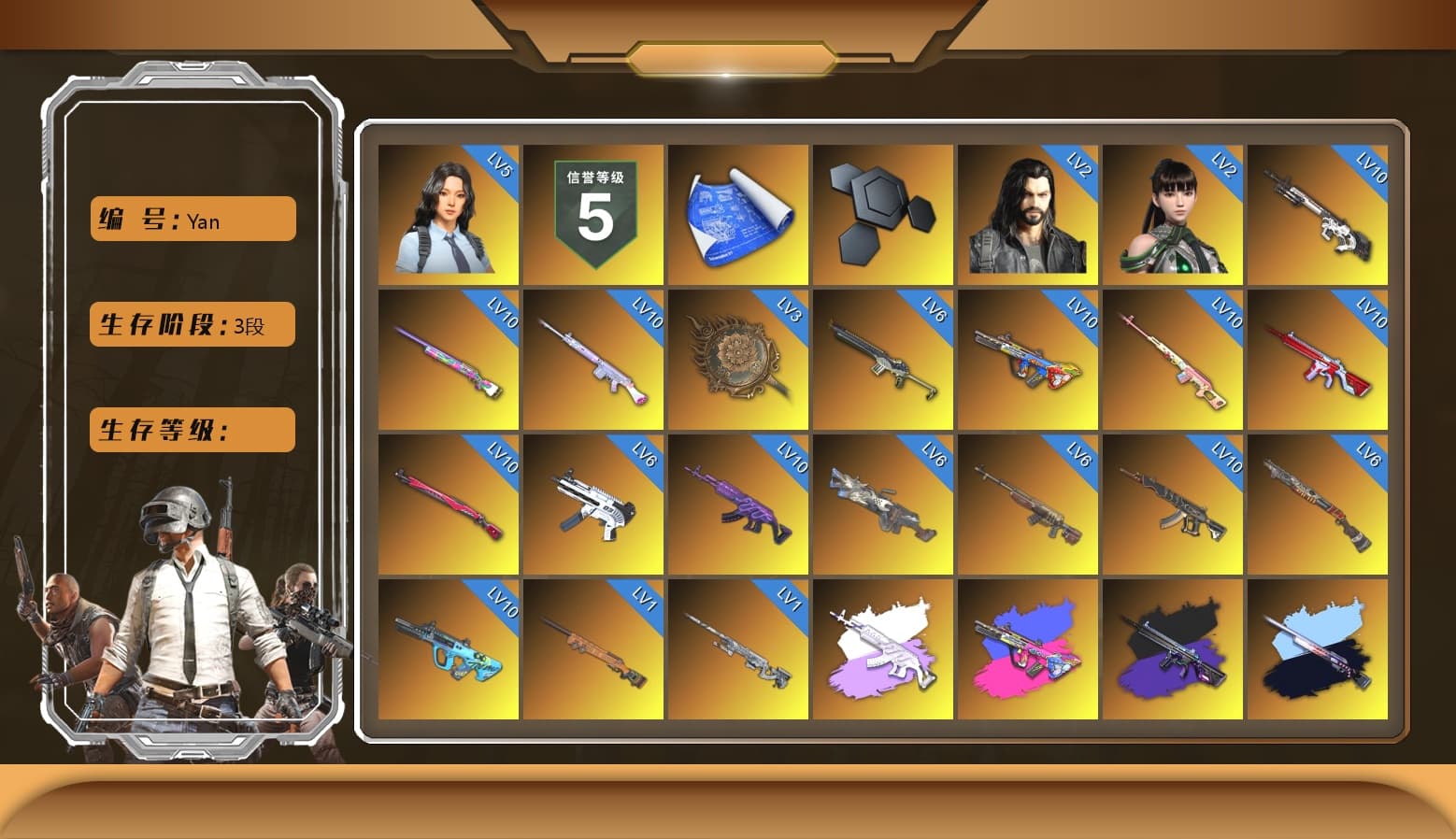Open the bronze ornate mirror LV3 item

(x=738, y=360)
